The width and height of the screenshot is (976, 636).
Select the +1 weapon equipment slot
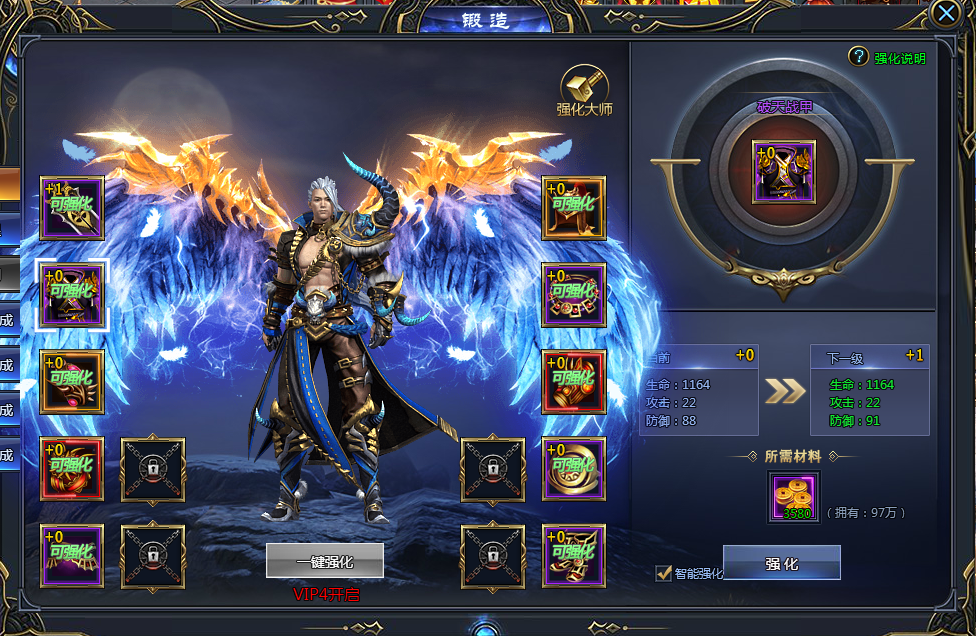[71, 209]
